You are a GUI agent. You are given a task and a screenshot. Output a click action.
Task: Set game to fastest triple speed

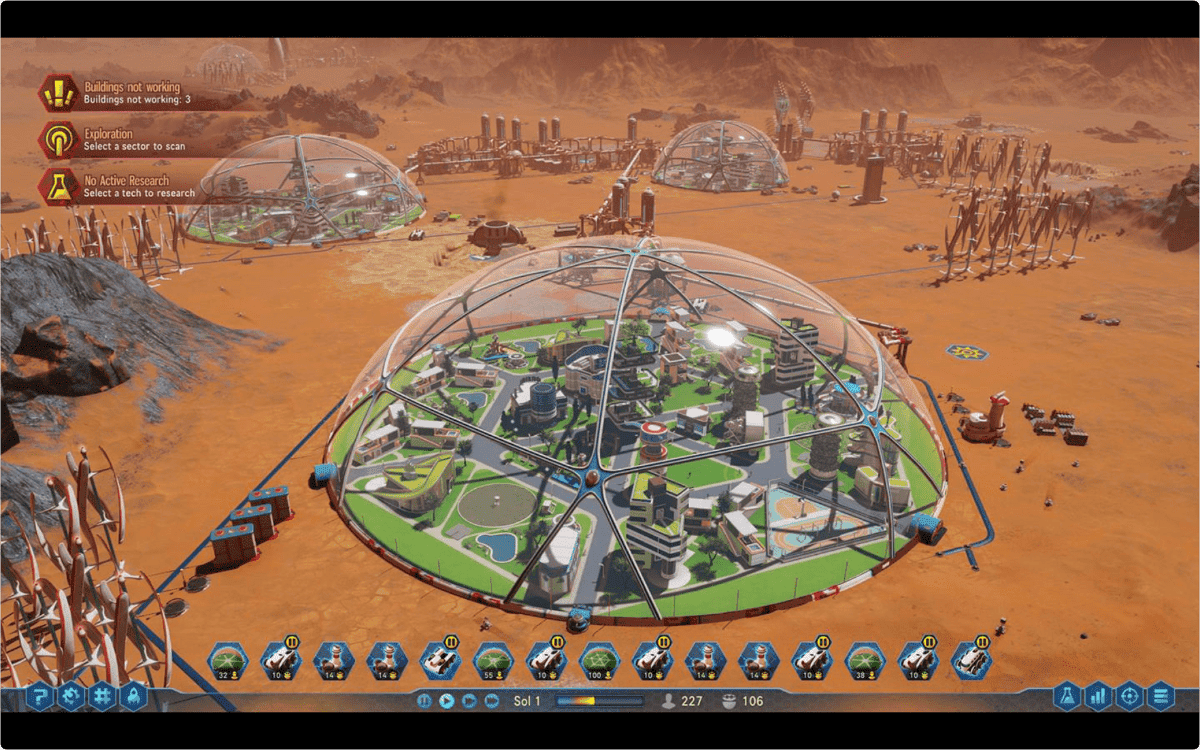tap(491, 701)
